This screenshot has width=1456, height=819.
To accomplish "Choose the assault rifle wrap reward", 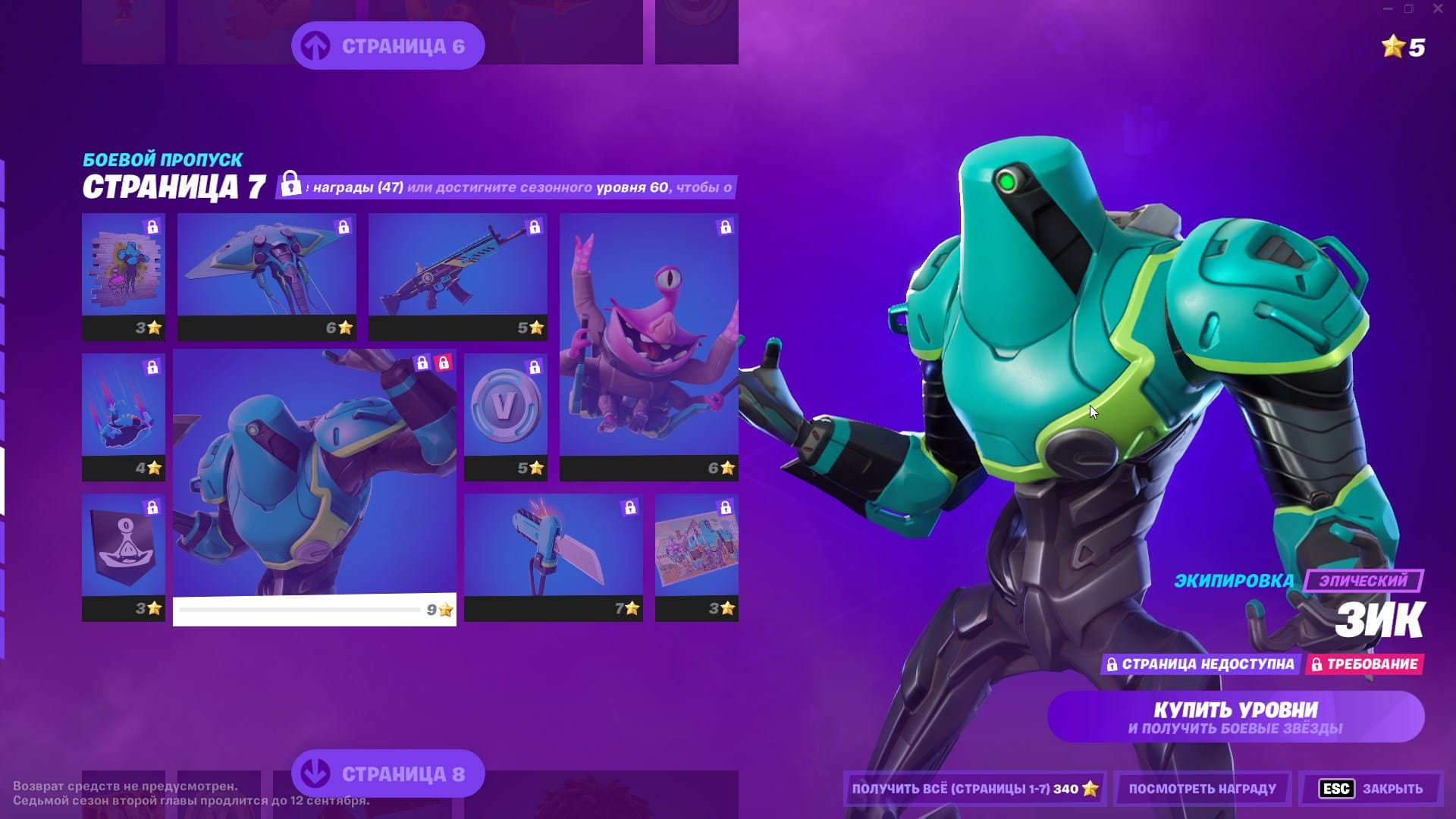I will (457, 276).
